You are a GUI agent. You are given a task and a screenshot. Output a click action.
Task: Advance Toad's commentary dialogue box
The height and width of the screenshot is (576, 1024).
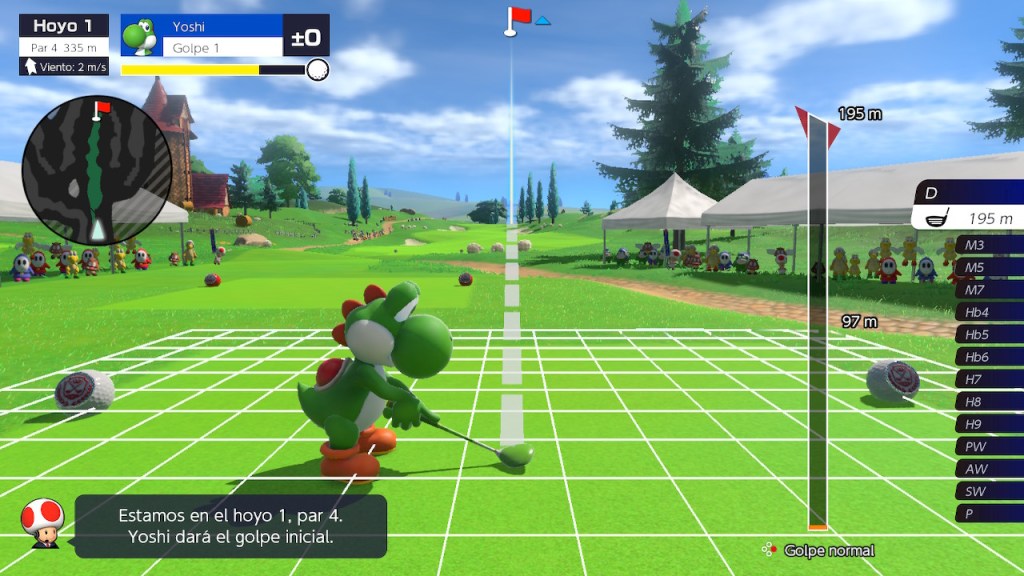pyautogui.click(x=230, y=527)
